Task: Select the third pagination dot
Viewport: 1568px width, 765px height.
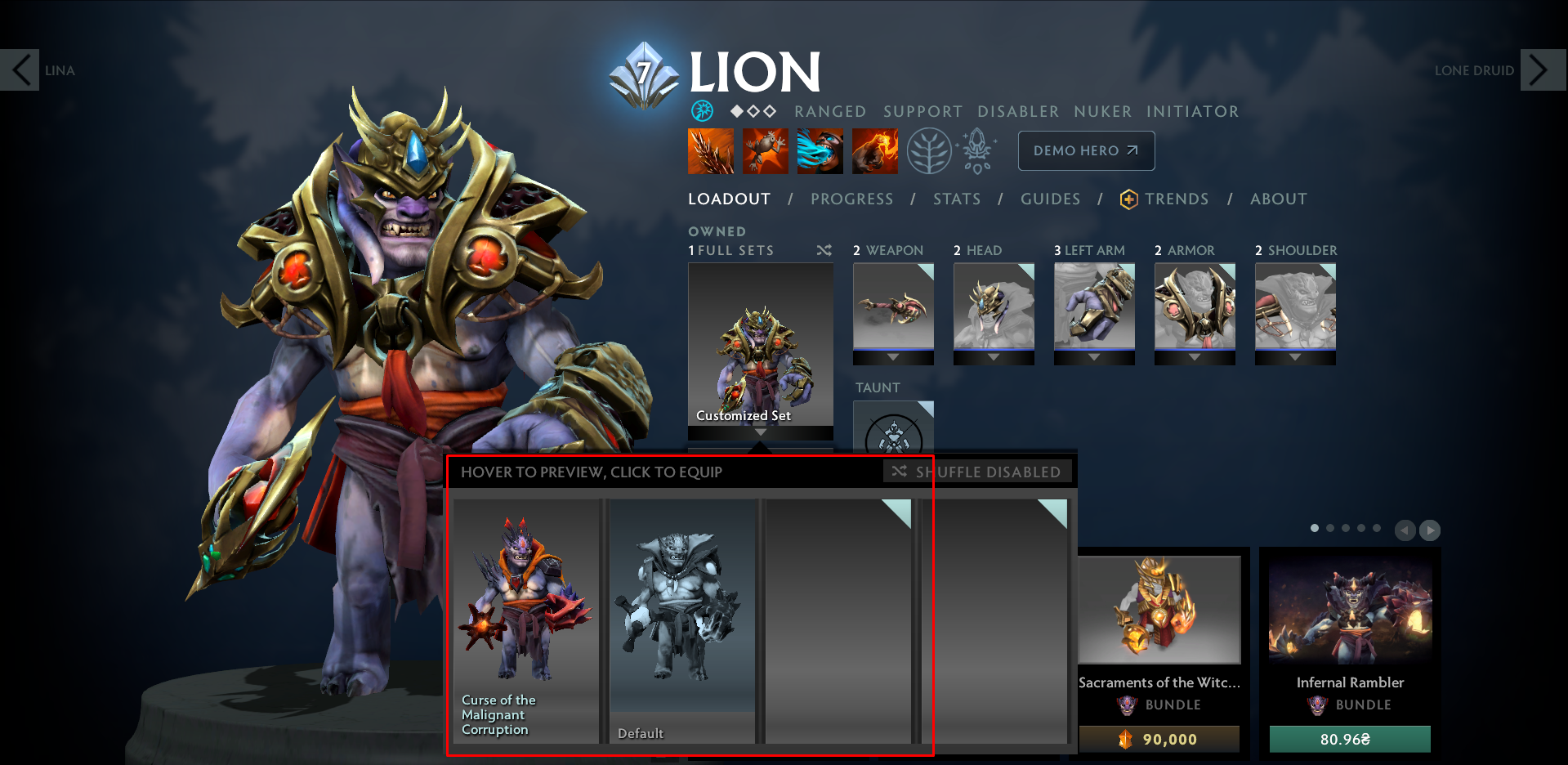Action: (1345, 528)
